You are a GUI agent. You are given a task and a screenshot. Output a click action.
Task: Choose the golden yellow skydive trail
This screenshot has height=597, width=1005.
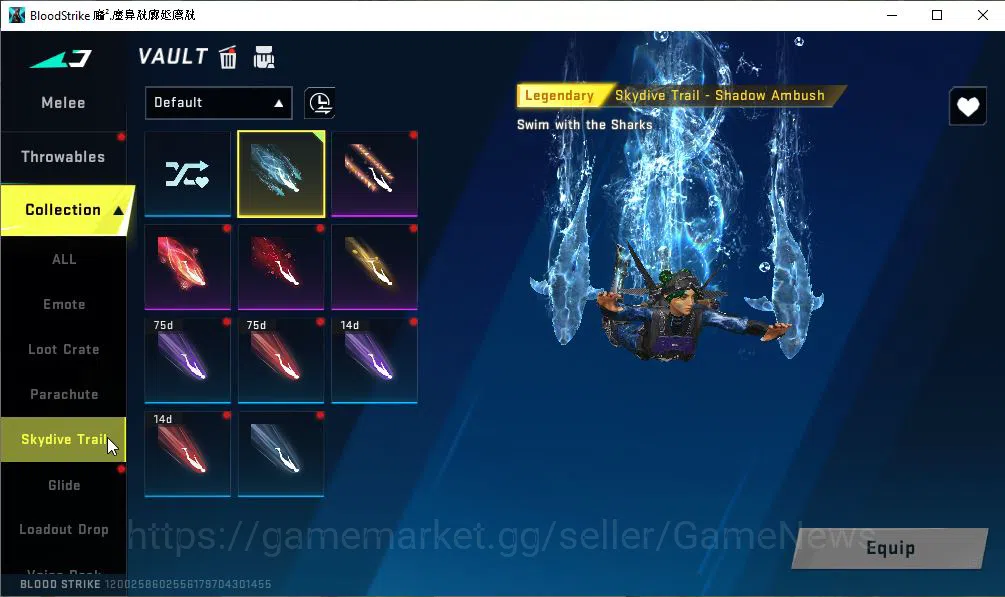(374, 267)
